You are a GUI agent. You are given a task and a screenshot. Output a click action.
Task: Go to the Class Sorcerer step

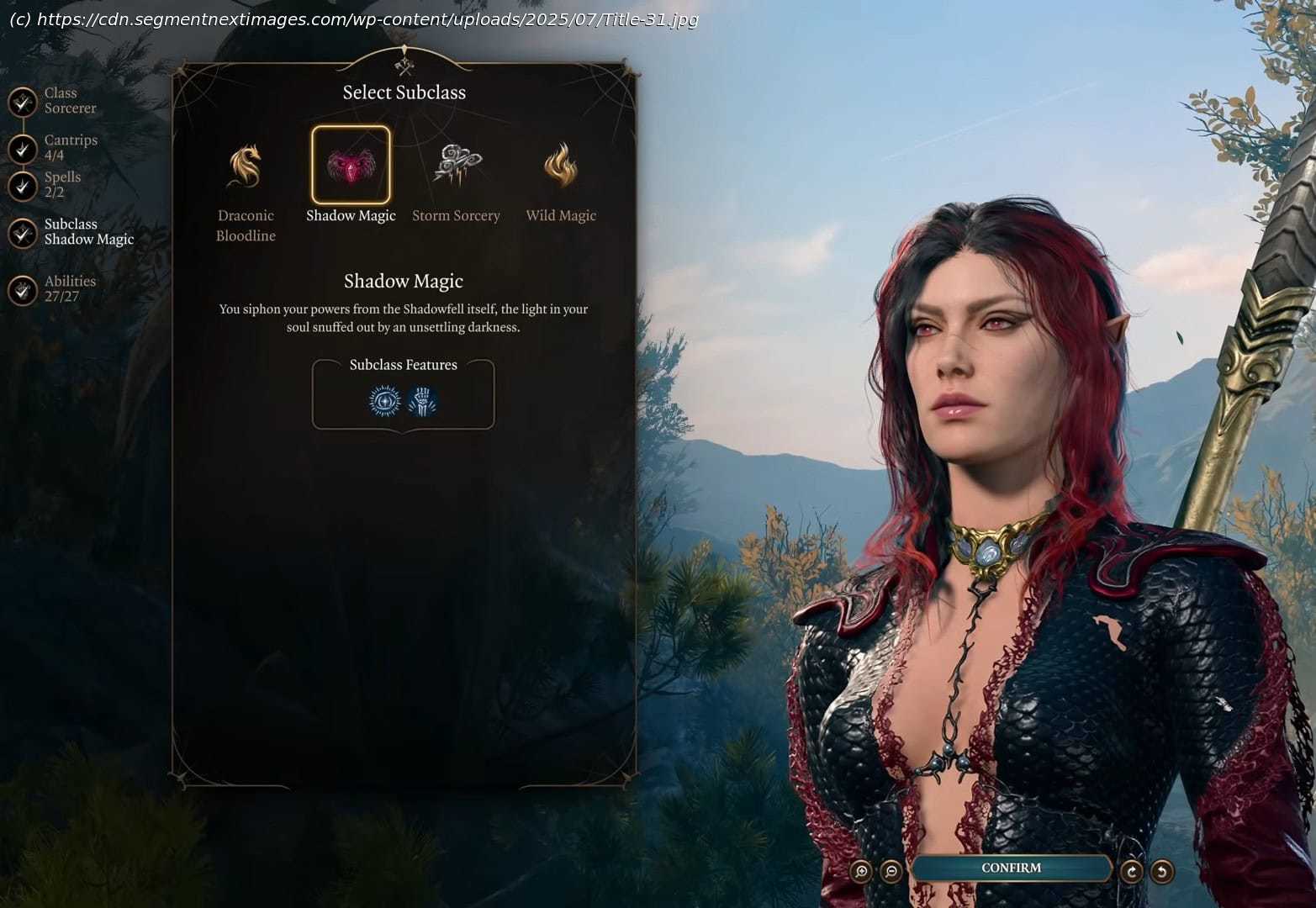click(x=23, y=103)
